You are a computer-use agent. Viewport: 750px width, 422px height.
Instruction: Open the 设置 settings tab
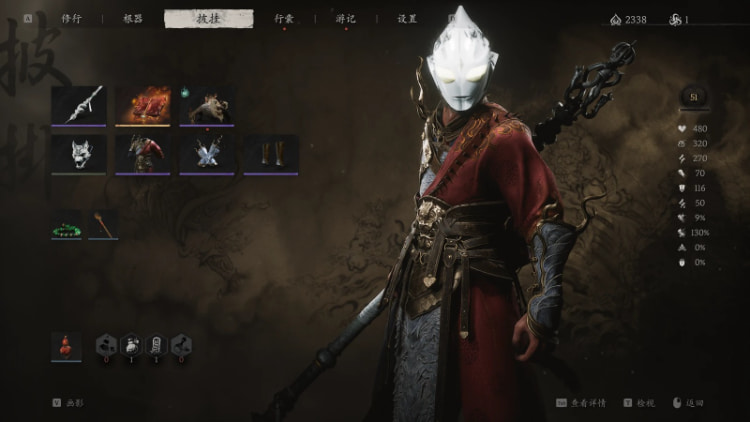pos(407,18)
